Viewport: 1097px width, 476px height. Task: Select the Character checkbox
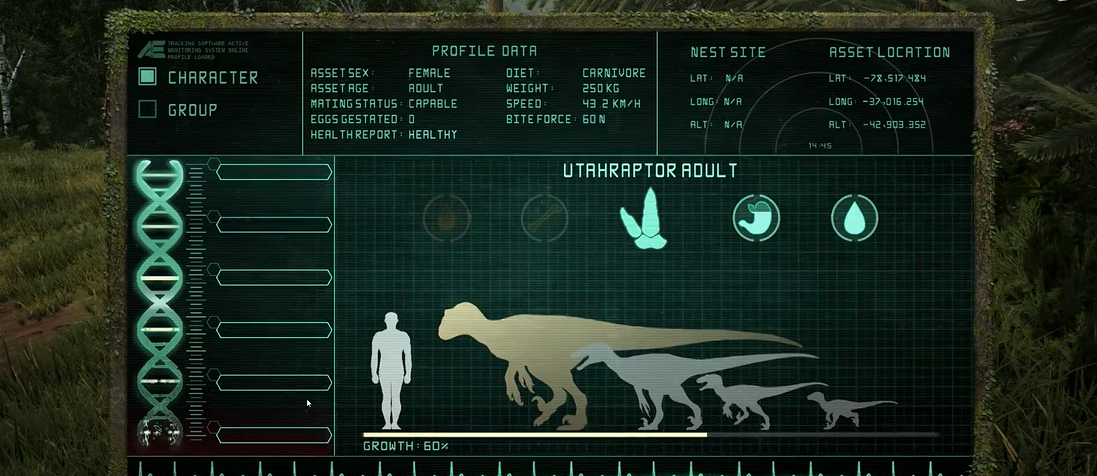(147, 77)
